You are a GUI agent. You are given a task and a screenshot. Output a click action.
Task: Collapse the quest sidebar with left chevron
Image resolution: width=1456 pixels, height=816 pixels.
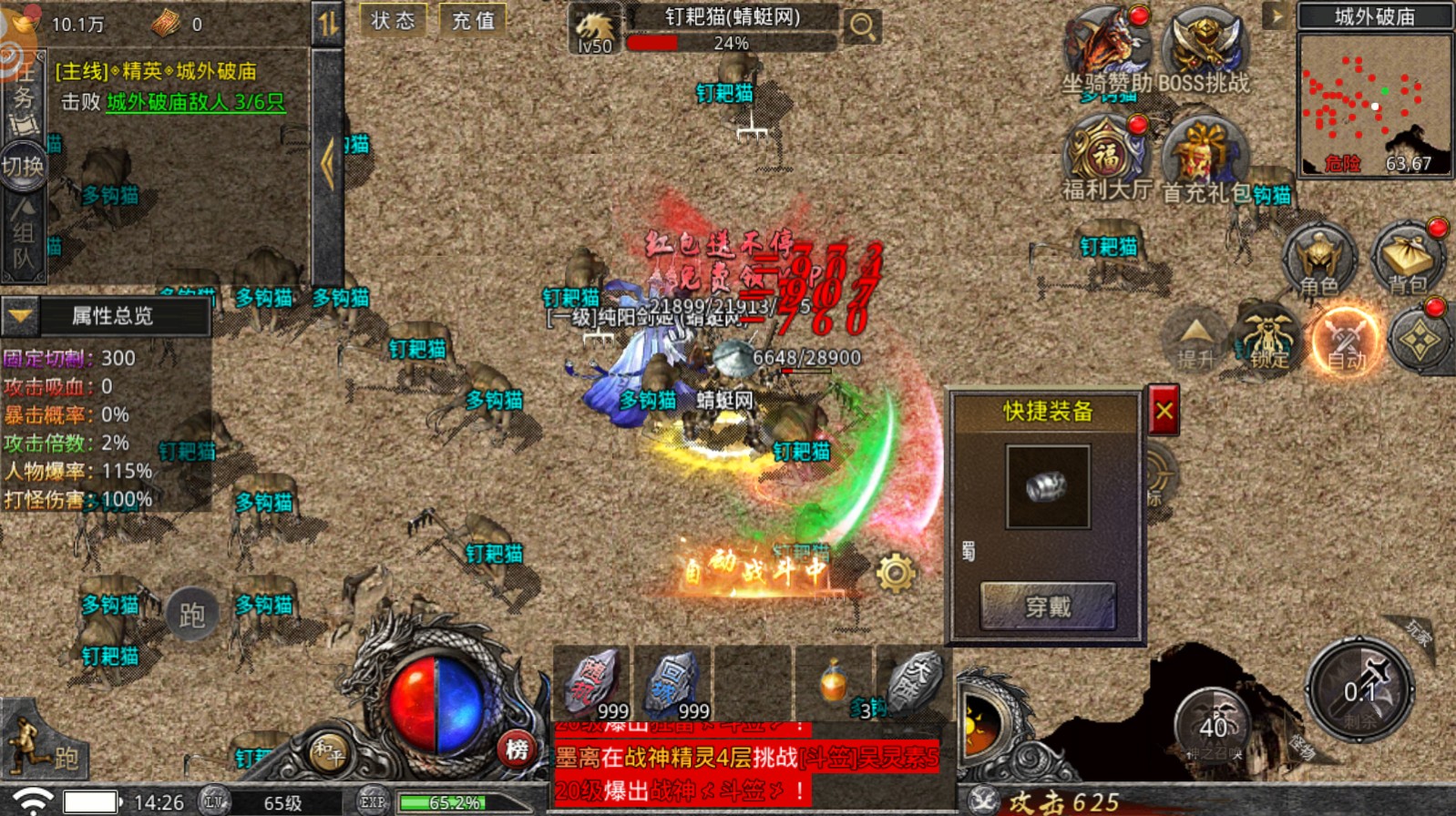tap(326, 162)
